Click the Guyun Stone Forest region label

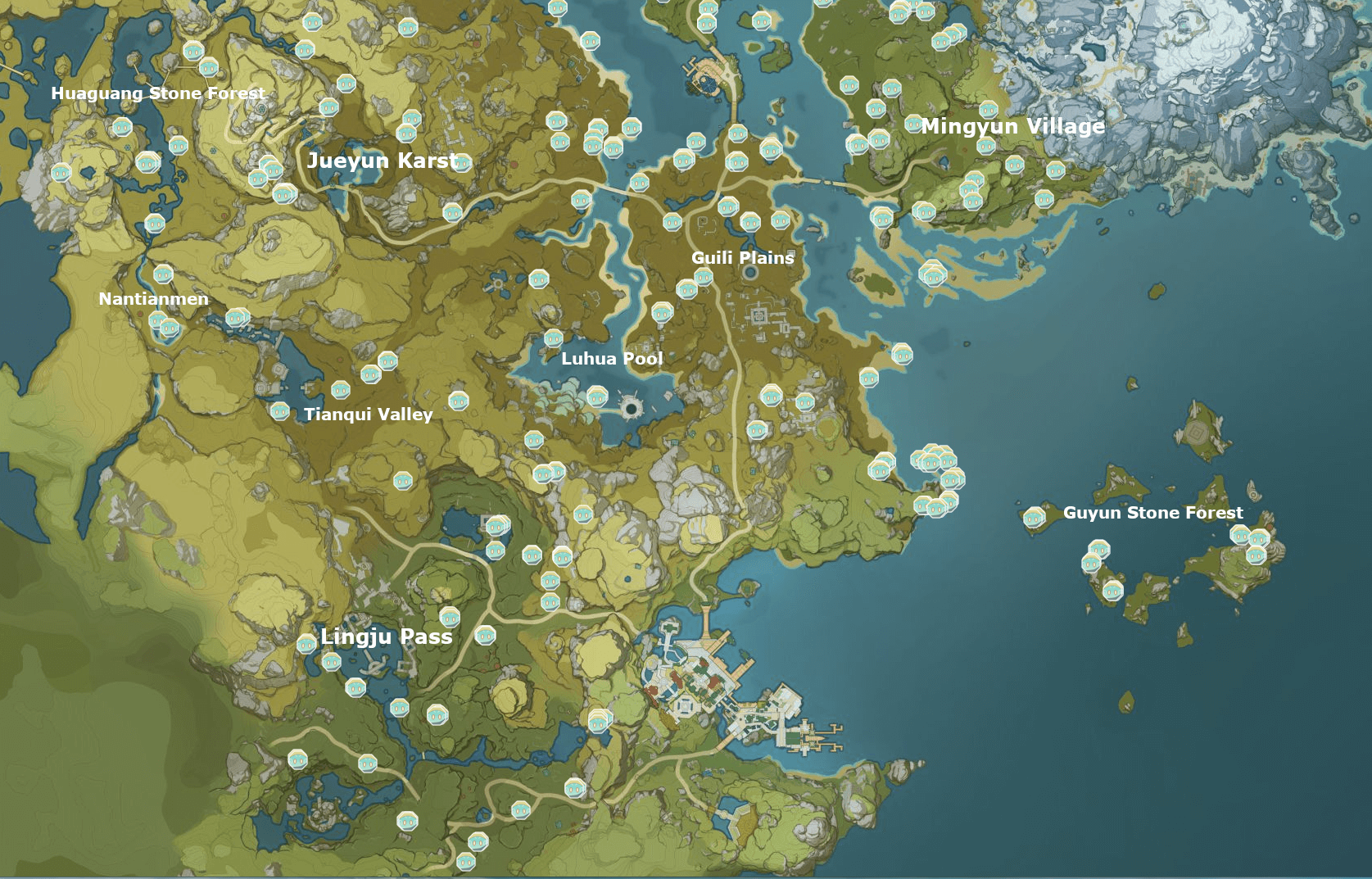click(x=1153, y=512)
